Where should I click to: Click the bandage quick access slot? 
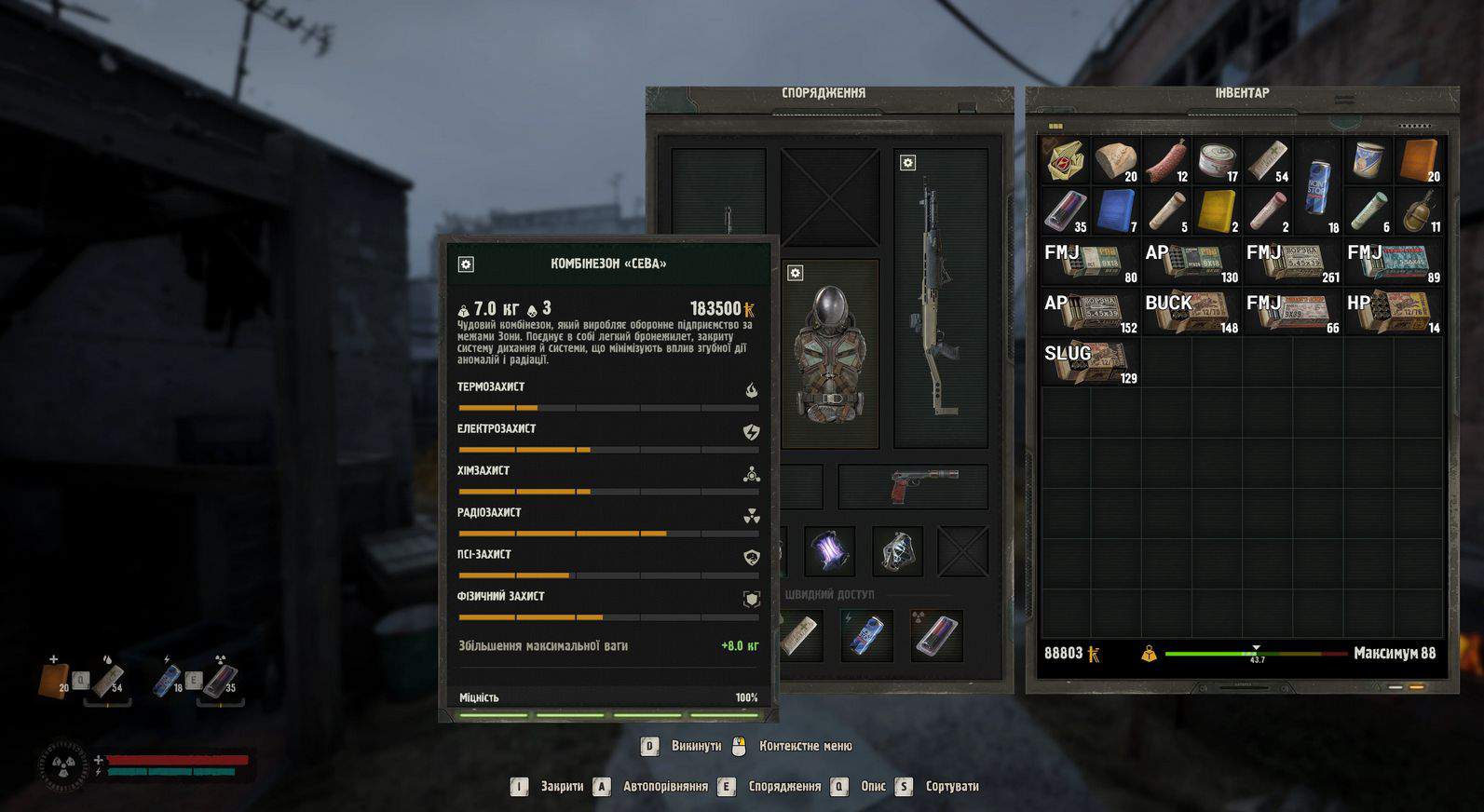pyautogui.click(x=801, y=635)
